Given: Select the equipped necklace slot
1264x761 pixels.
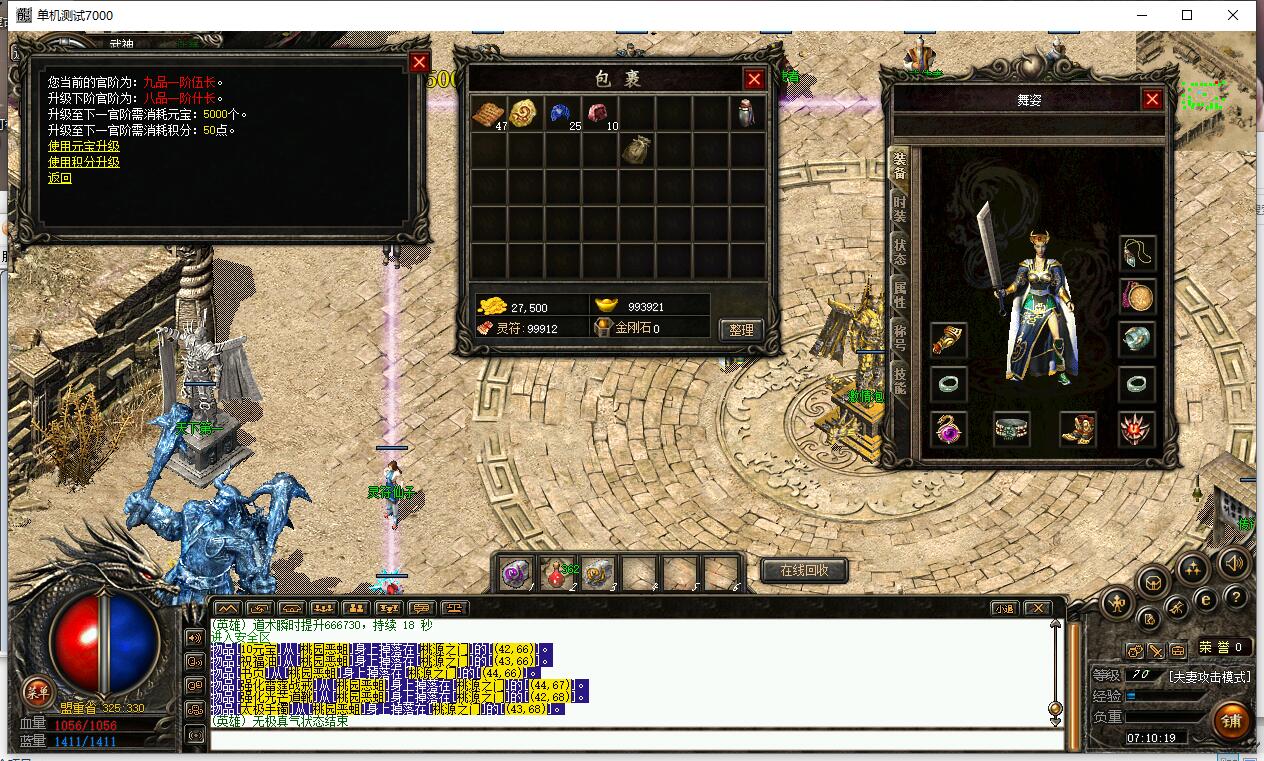Looking at the screenshot, I should pyautogui.click(x=1137, y=253).
